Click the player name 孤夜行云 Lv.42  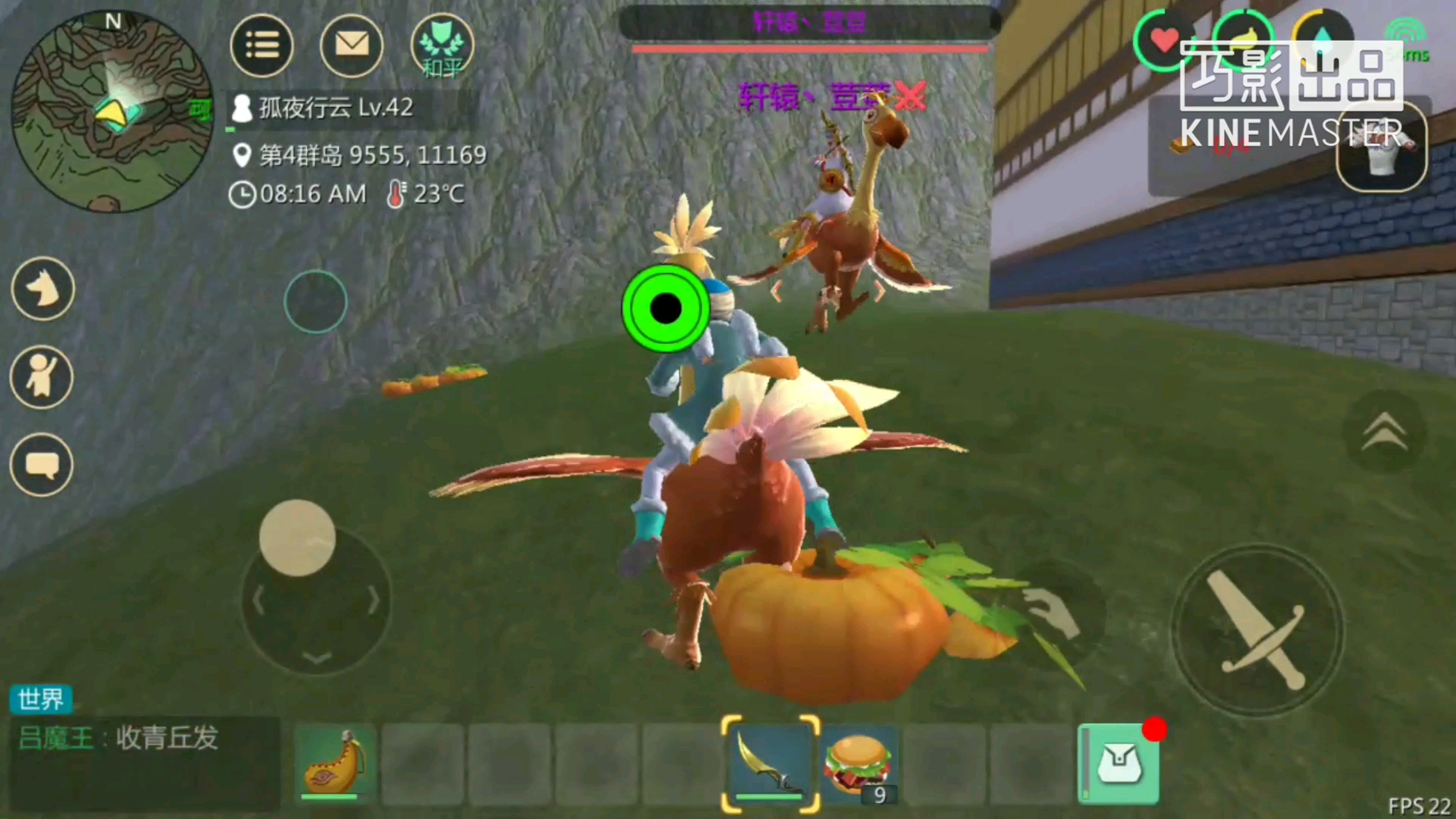pos(335,108)
